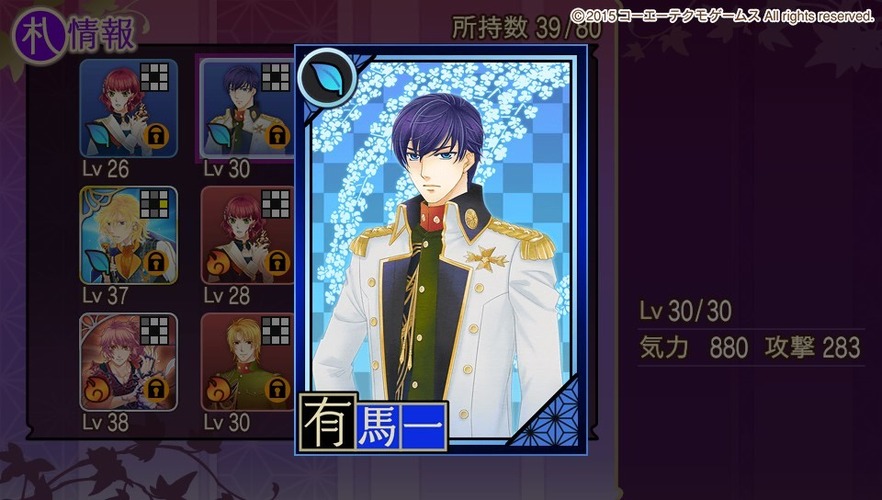Click the enlarged 有馬一 card portrait
Screen dimensions: 882x500
pyautogui.click(x=441, y=250)
